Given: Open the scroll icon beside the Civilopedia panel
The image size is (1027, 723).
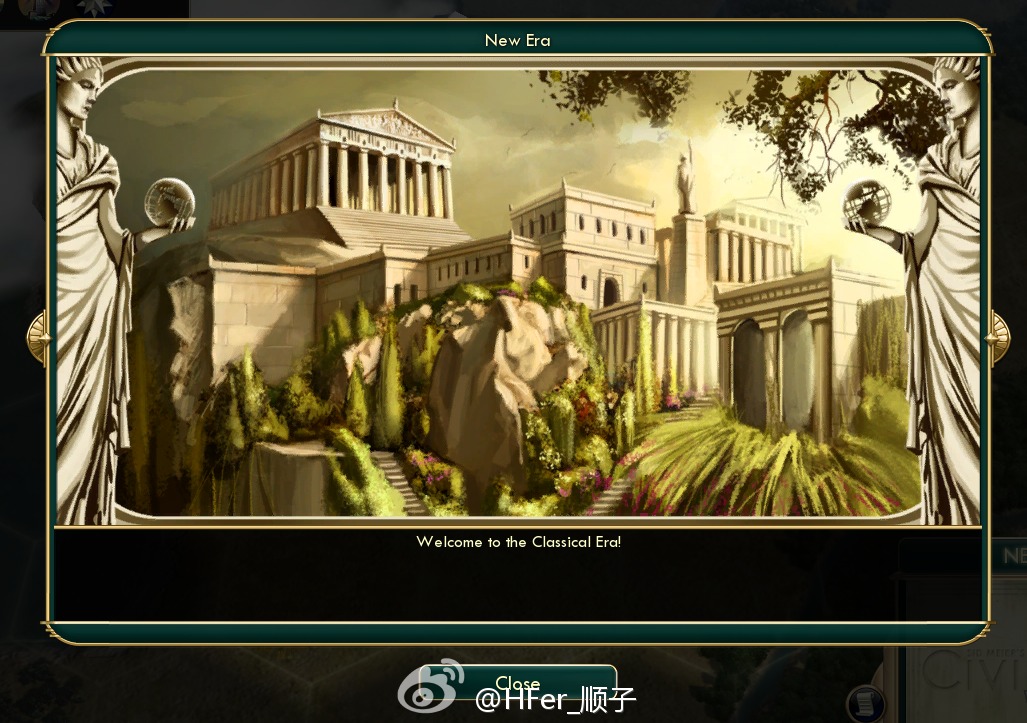Looking at the screenshot, I should coord(865,703).
